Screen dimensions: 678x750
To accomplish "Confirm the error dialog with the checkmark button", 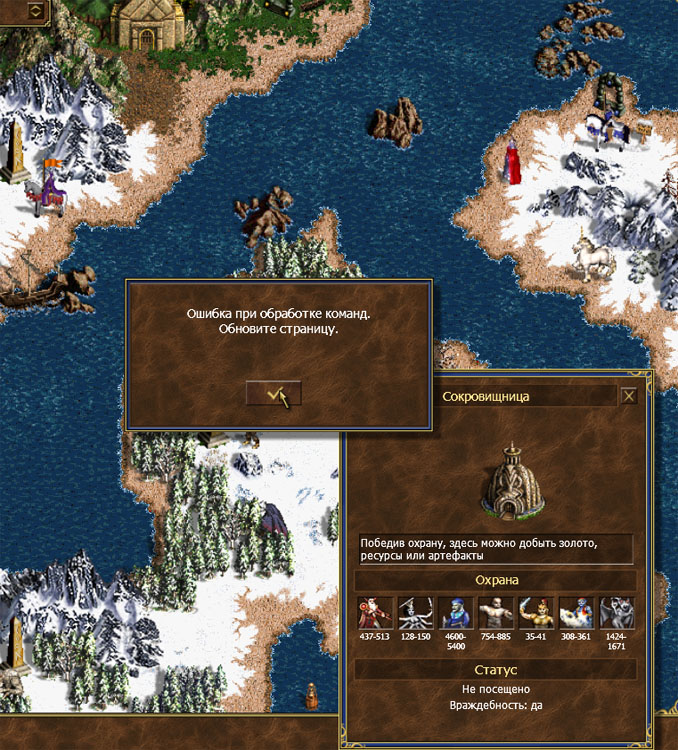I will click(x=273, y=394).
